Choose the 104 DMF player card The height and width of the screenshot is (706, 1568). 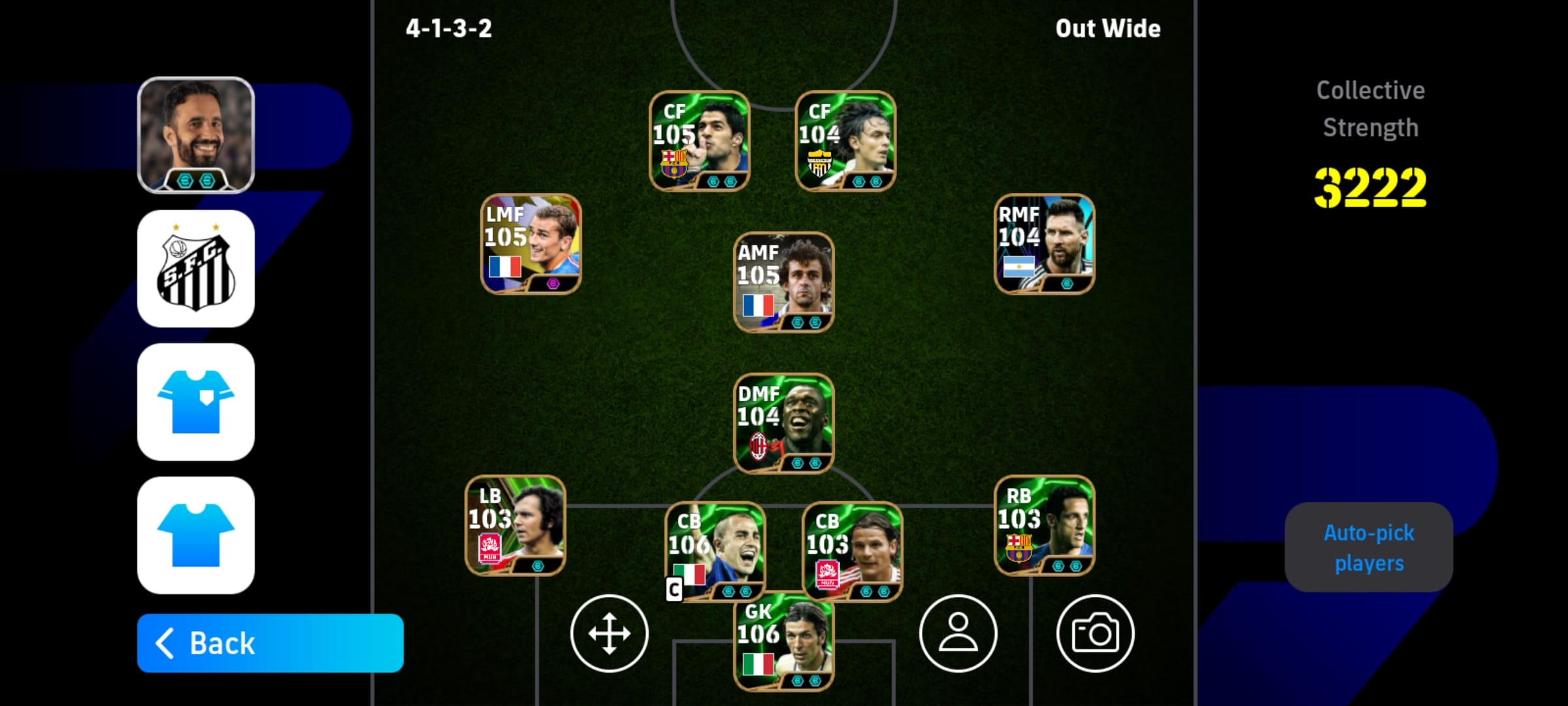[783, 423]
